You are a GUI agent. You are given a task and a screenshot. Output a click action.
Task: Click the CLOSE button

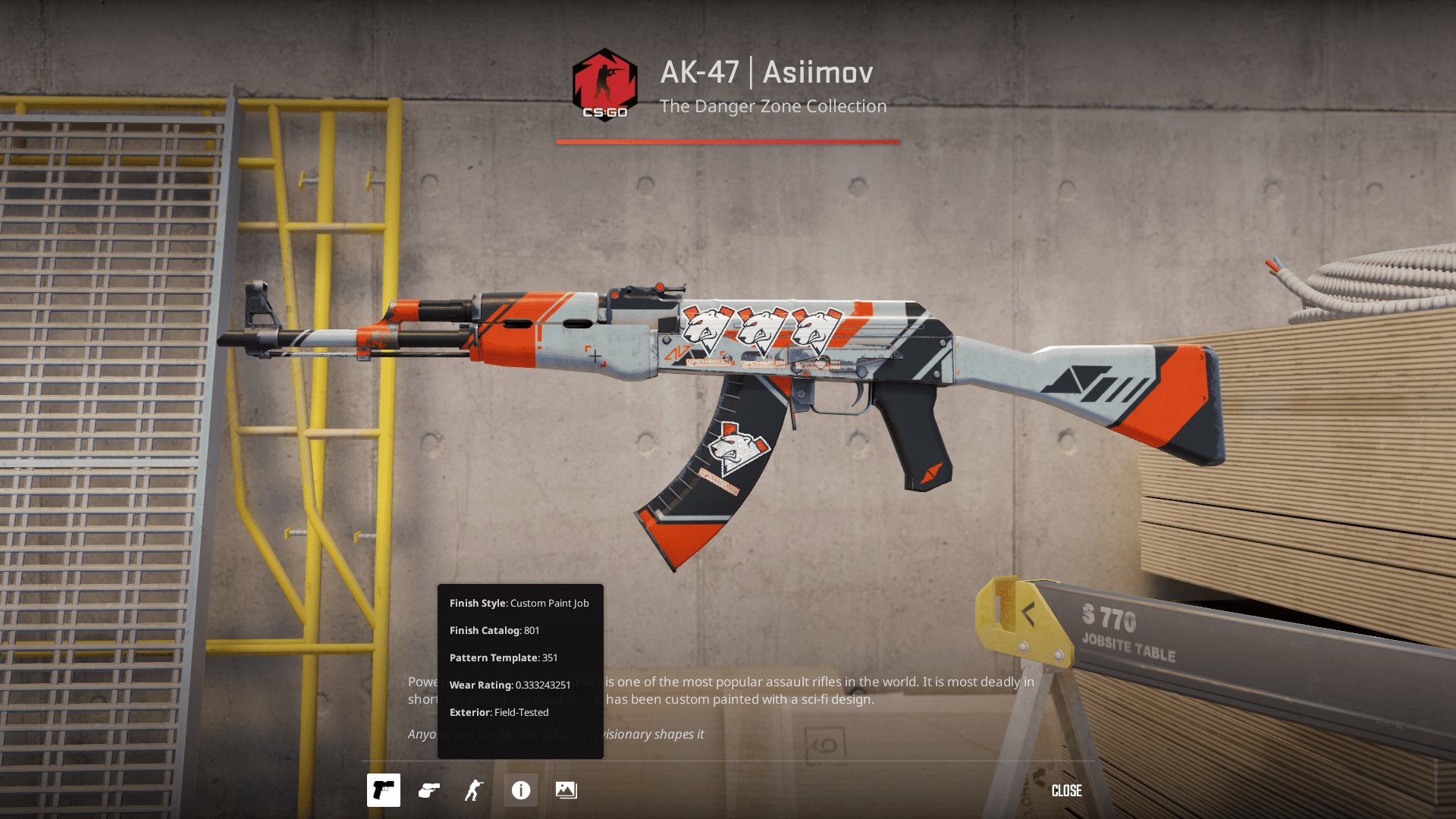[x=1067, y=790]
